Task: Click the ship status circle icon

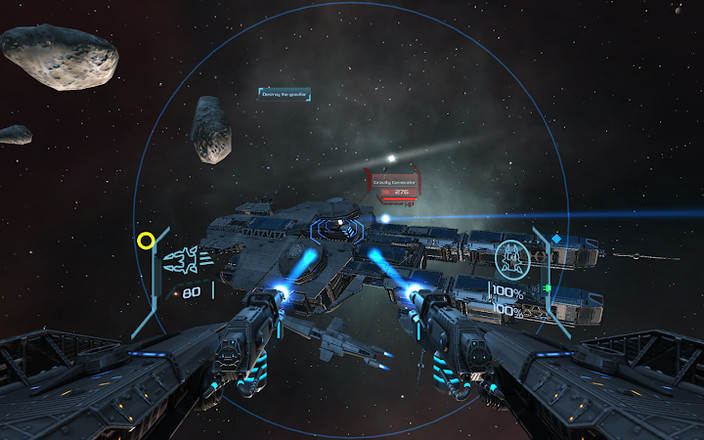Action: tap(512, 258)
